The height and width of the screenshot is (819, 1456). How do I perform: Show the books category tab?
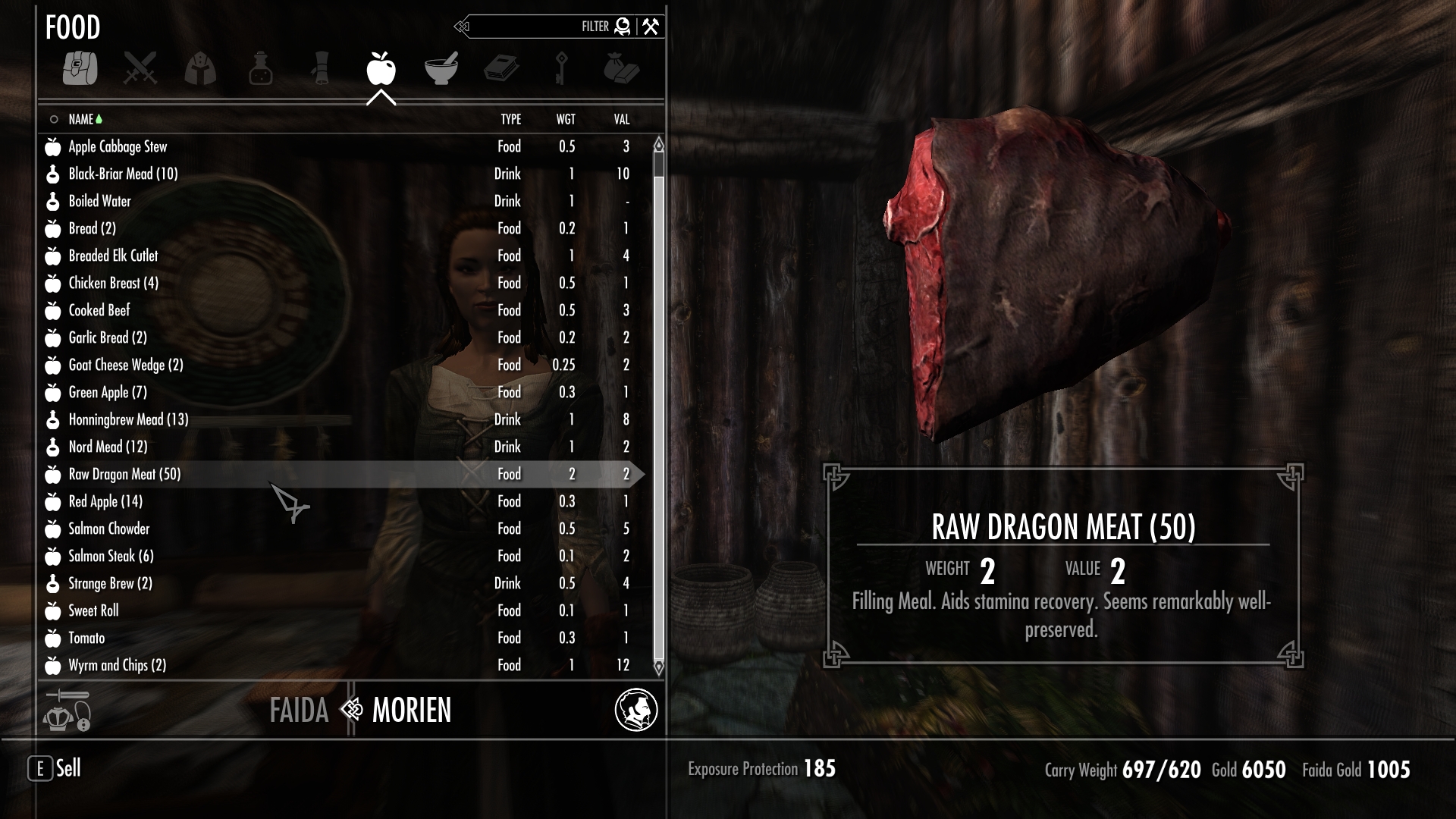pos(501,68)
